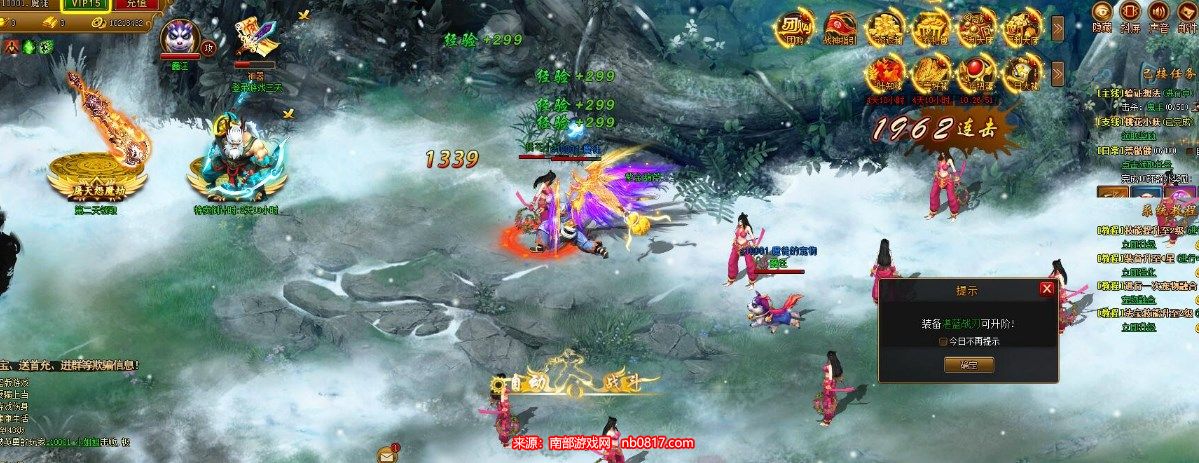Expand the second activity row arrow

click(x=1058, y=73)
